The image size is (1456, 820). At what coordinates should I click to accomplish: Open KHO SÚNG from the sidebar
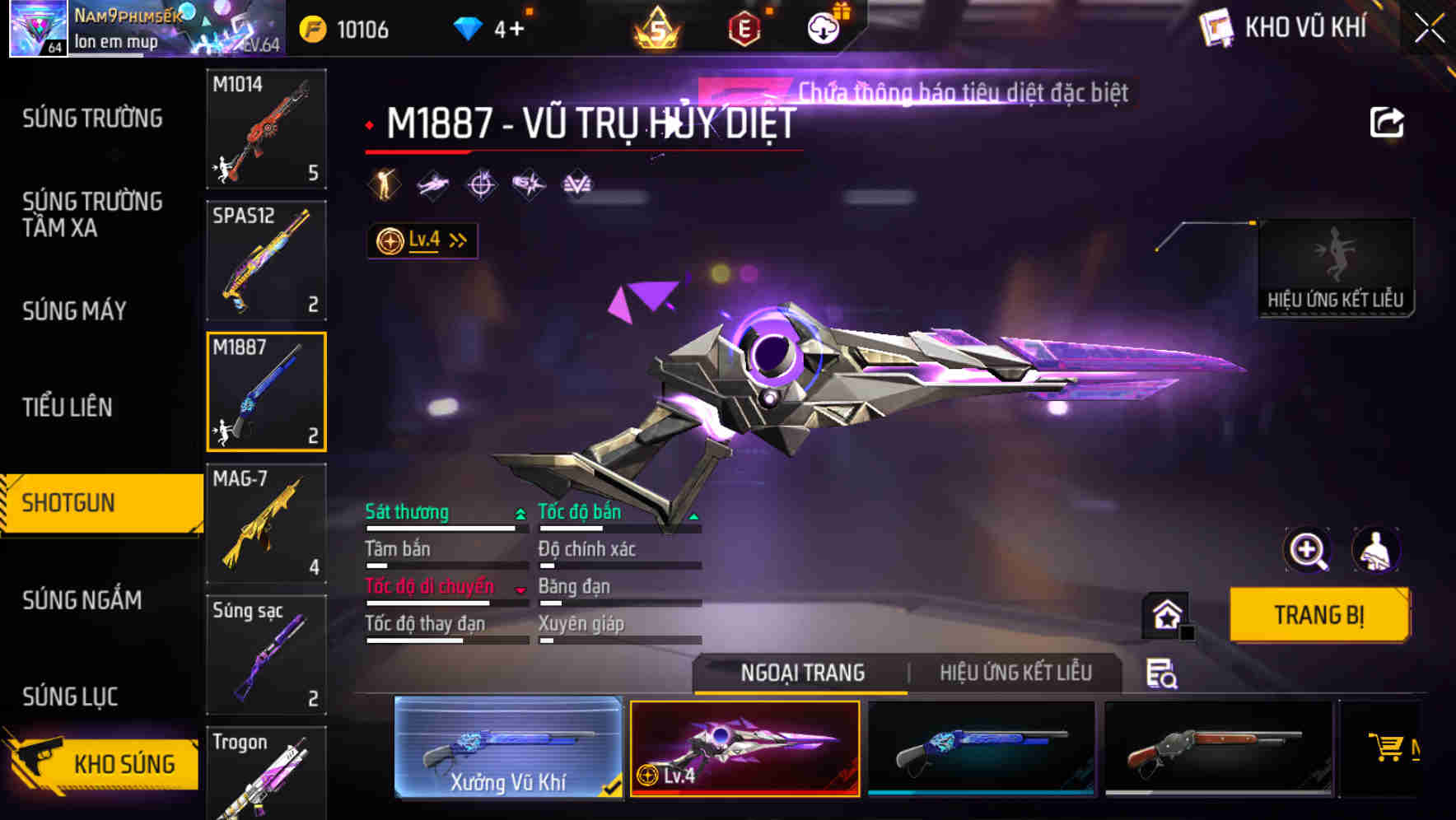click(x=124, y=762)
